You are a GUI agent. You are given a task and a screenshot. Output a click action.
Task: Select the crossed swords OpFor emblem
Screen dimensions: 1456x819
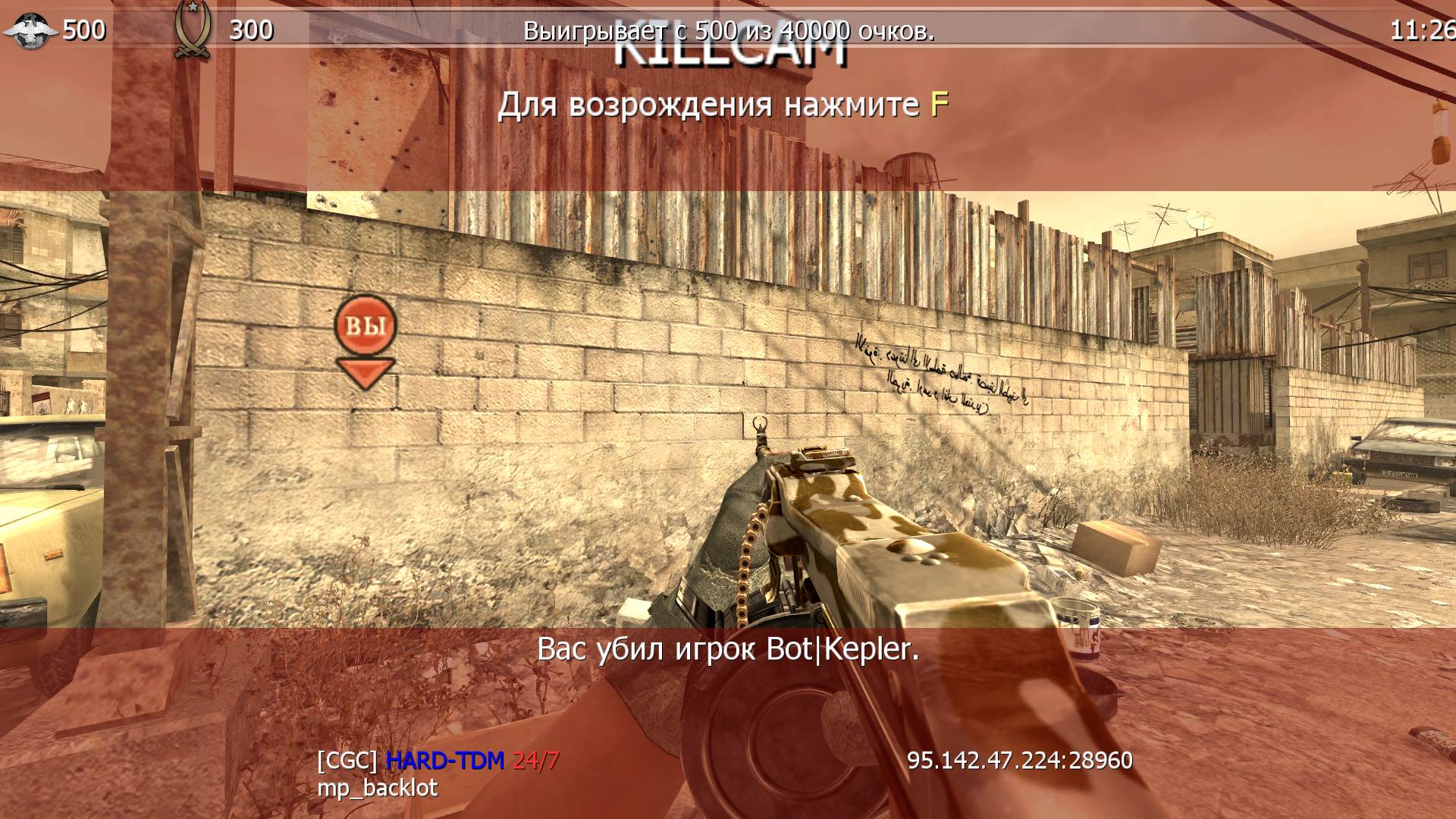tap(192, 30)
